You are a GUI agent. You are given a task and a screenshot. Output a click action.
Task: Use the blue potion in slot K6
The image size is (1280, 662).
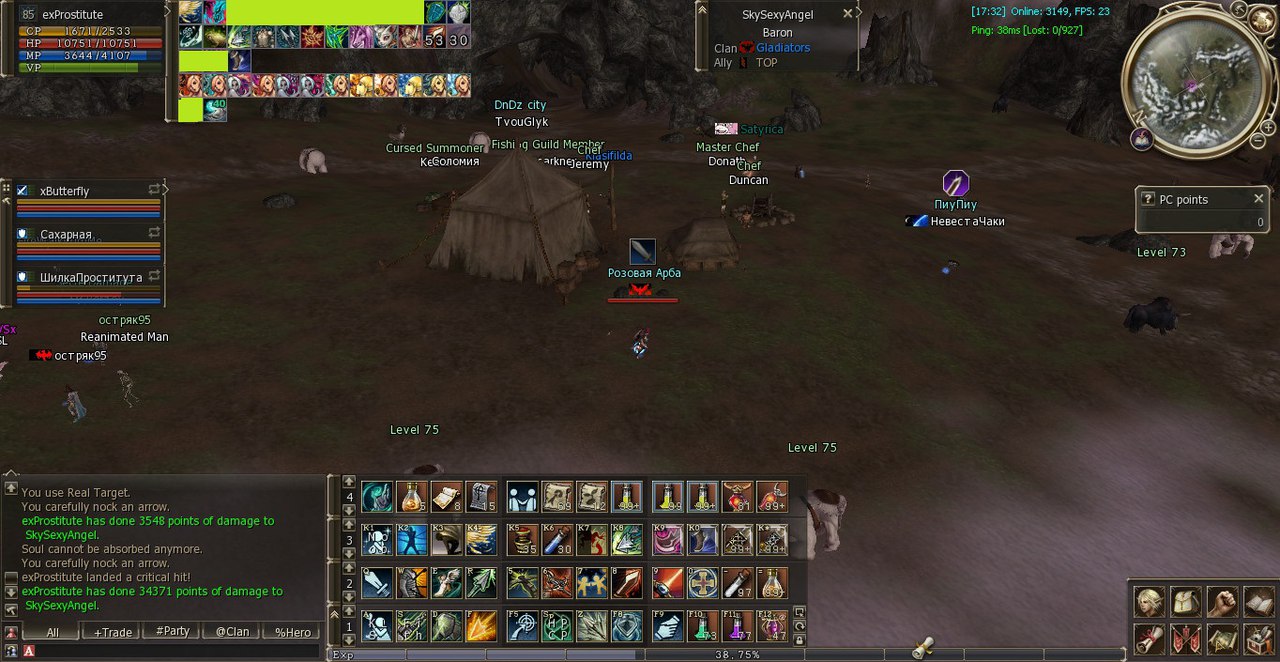coord(557,540)
